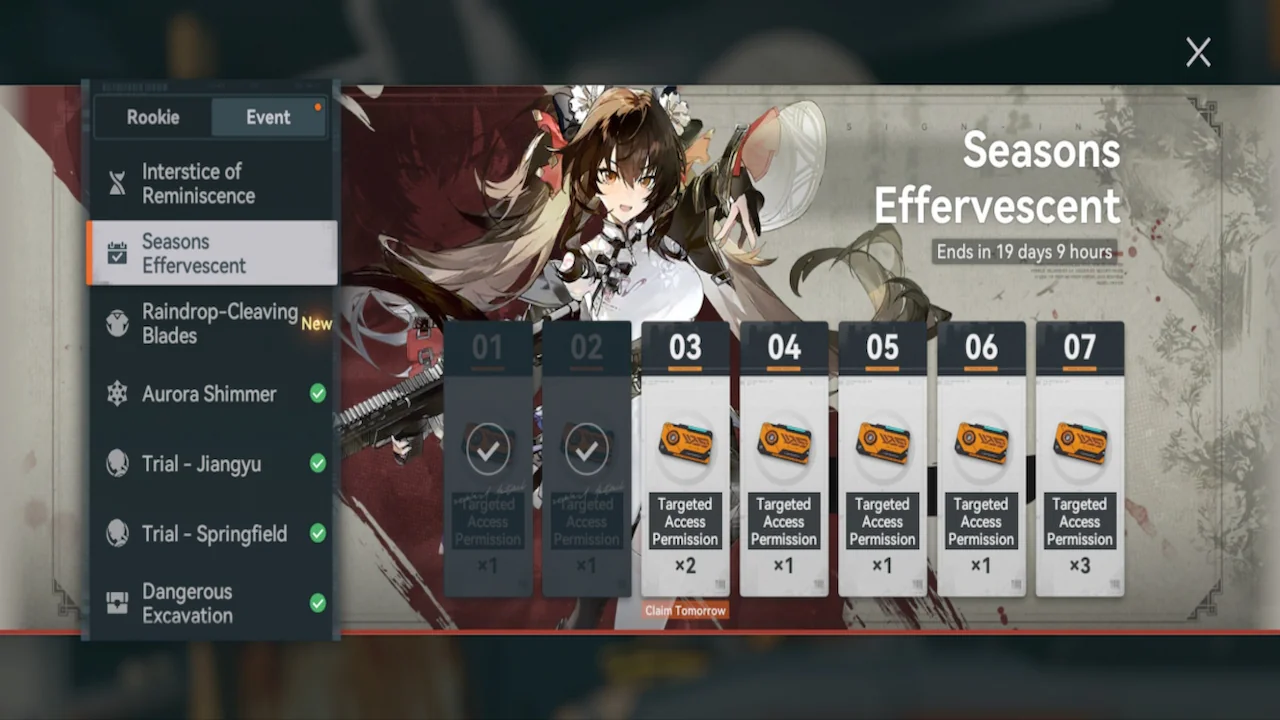Select the Trial - Springfield event icon
This screenshot has height=720, width=1280.
[117, 533]
